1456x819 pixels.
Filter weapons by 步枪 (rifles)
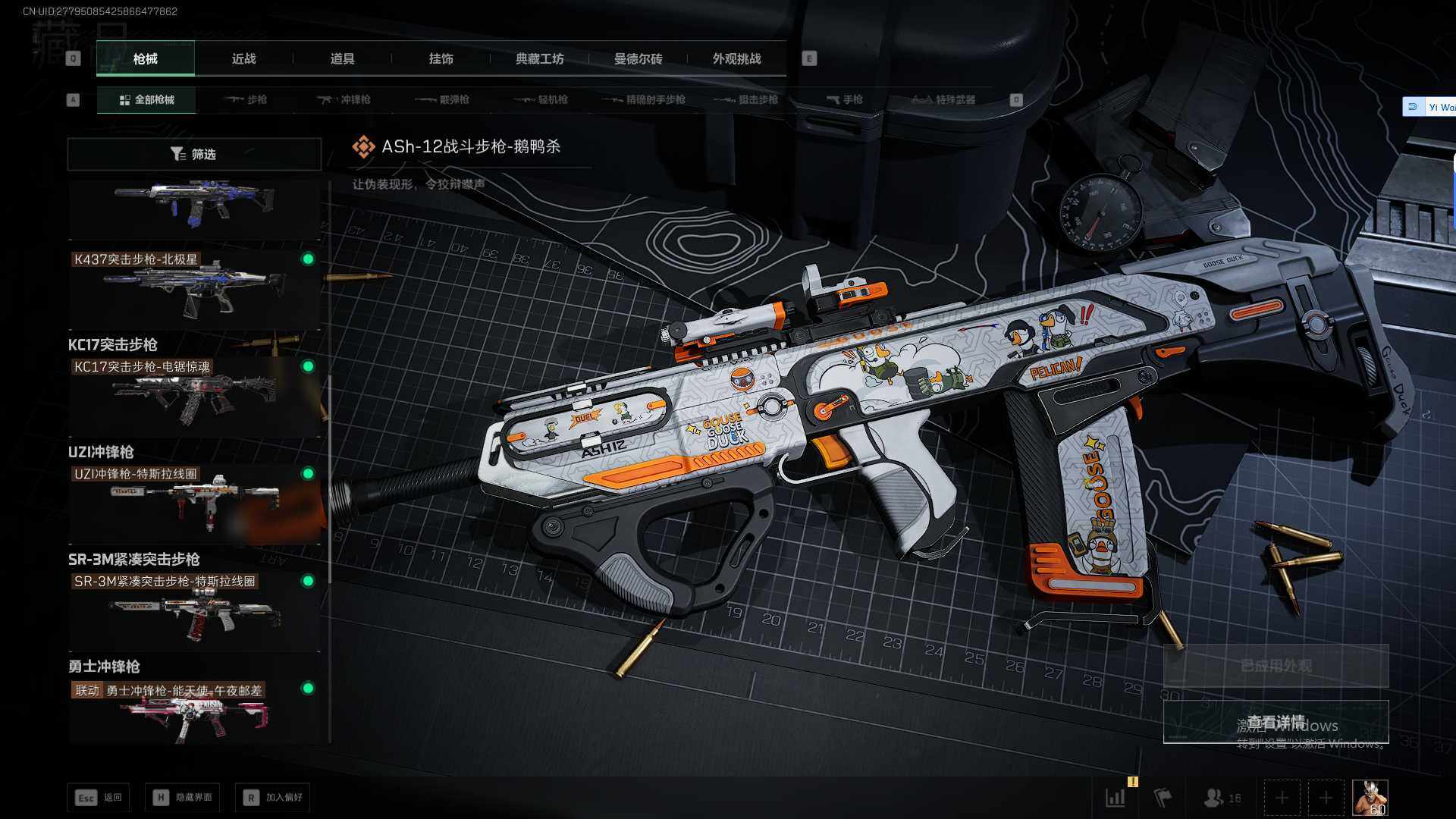pyautogui.click(x=246, y=99)
